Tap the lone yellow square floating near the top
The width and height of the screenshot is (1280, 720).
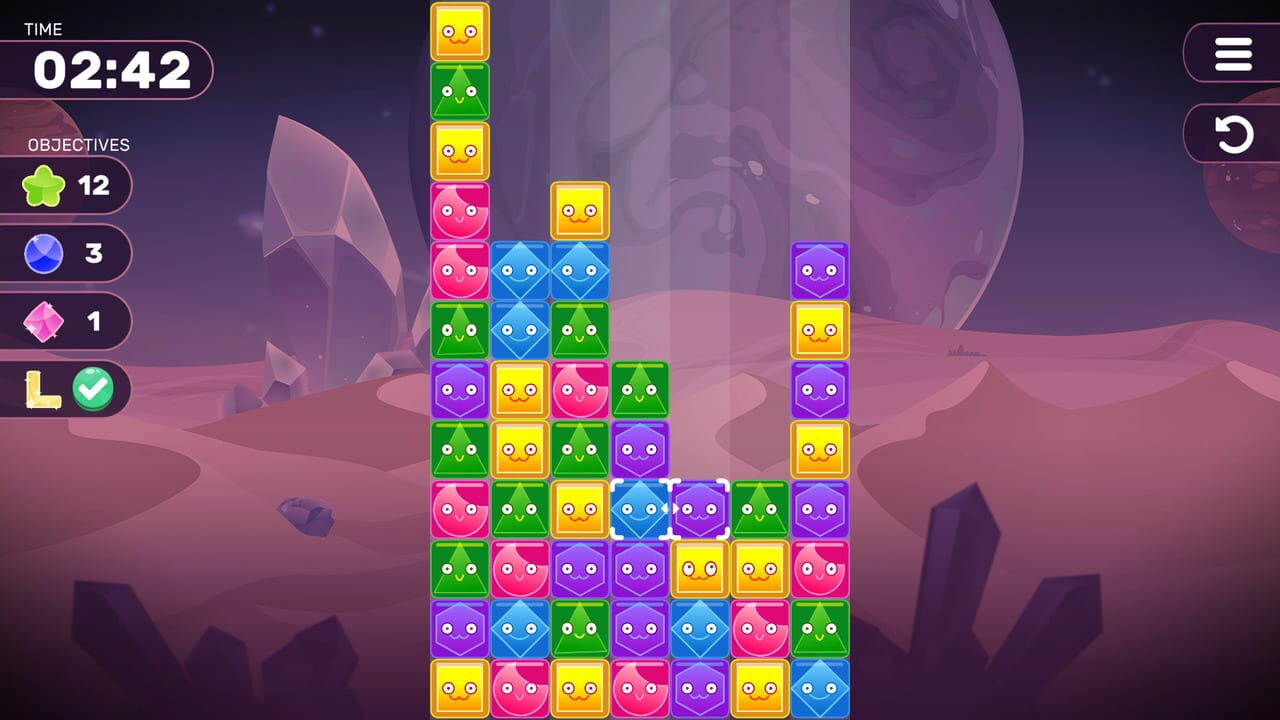580,212
